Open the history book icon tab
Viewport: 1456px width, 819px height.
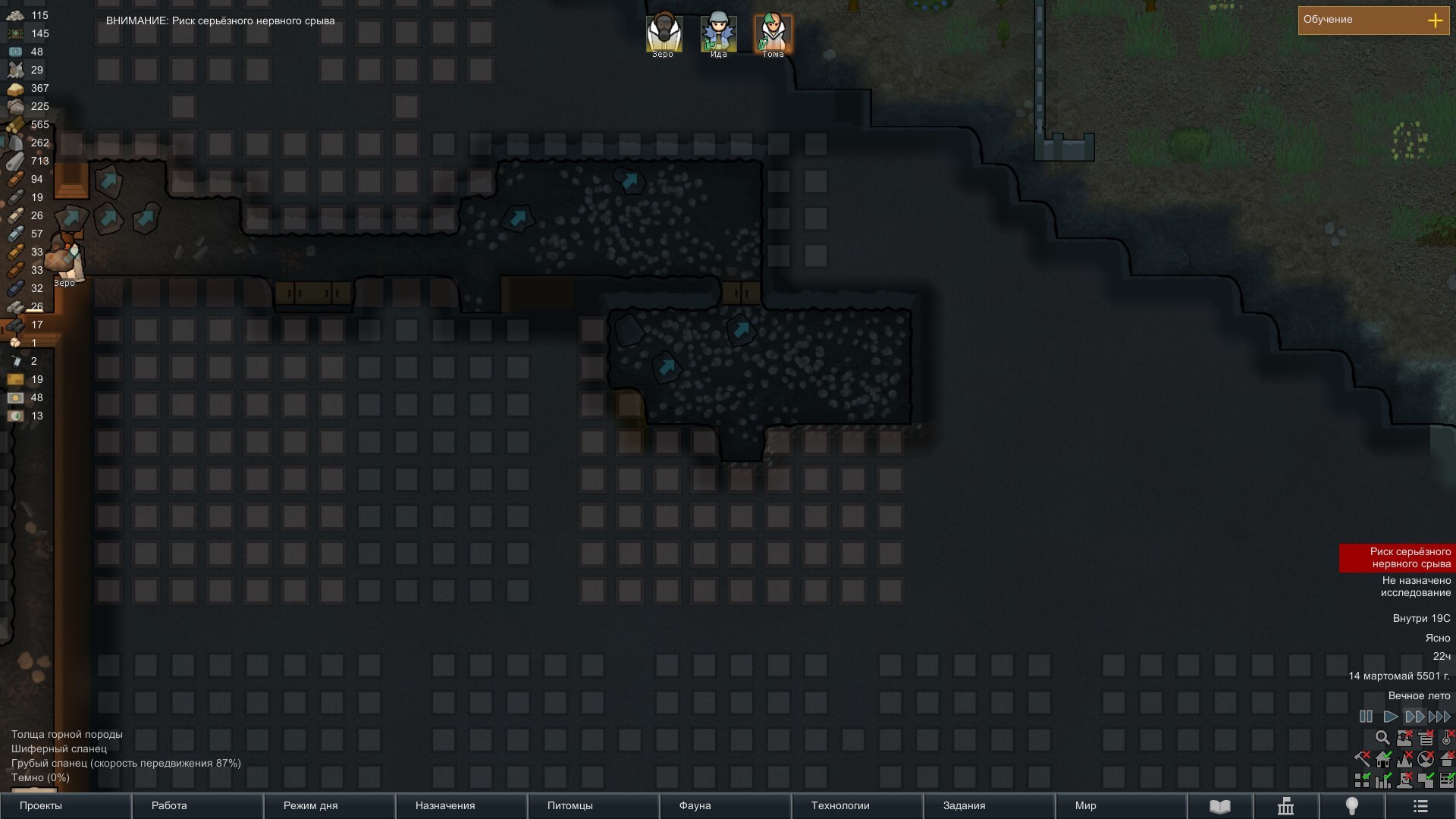[1219, 807]
